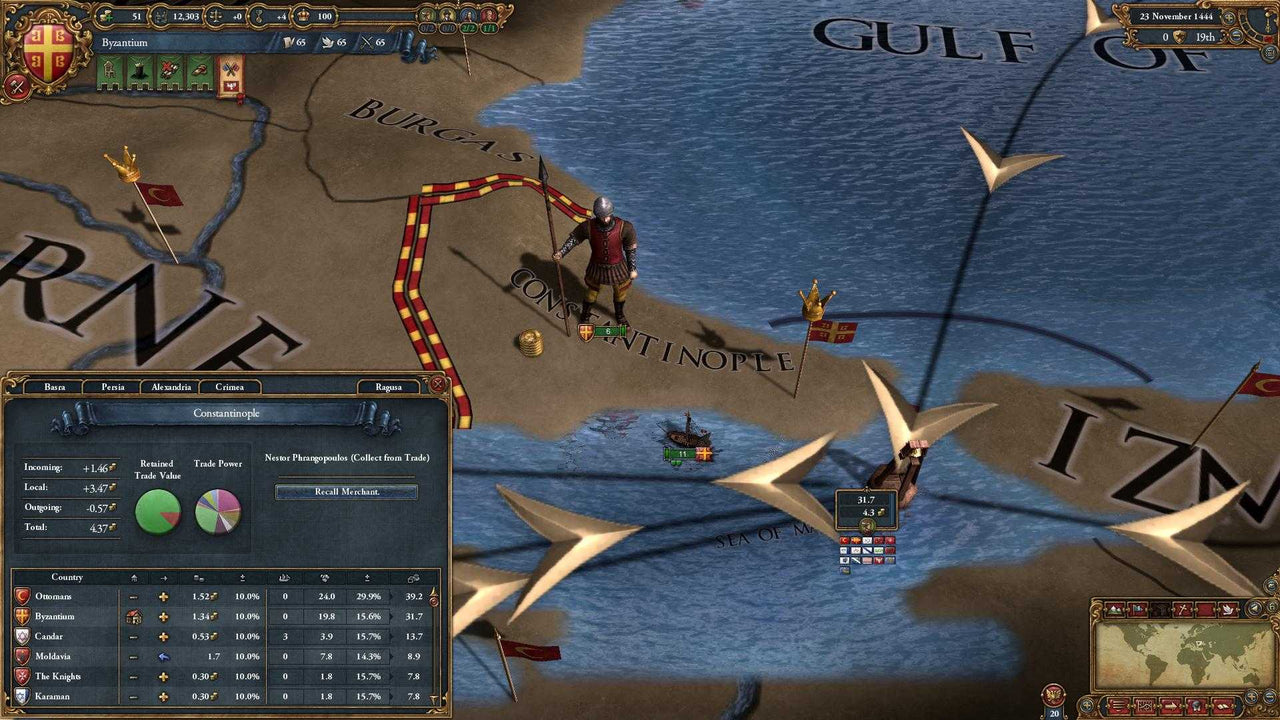The image size is (1280, 720).
Task: Enable the religious map mode dove icon
Action: (x=1228, y=608)
